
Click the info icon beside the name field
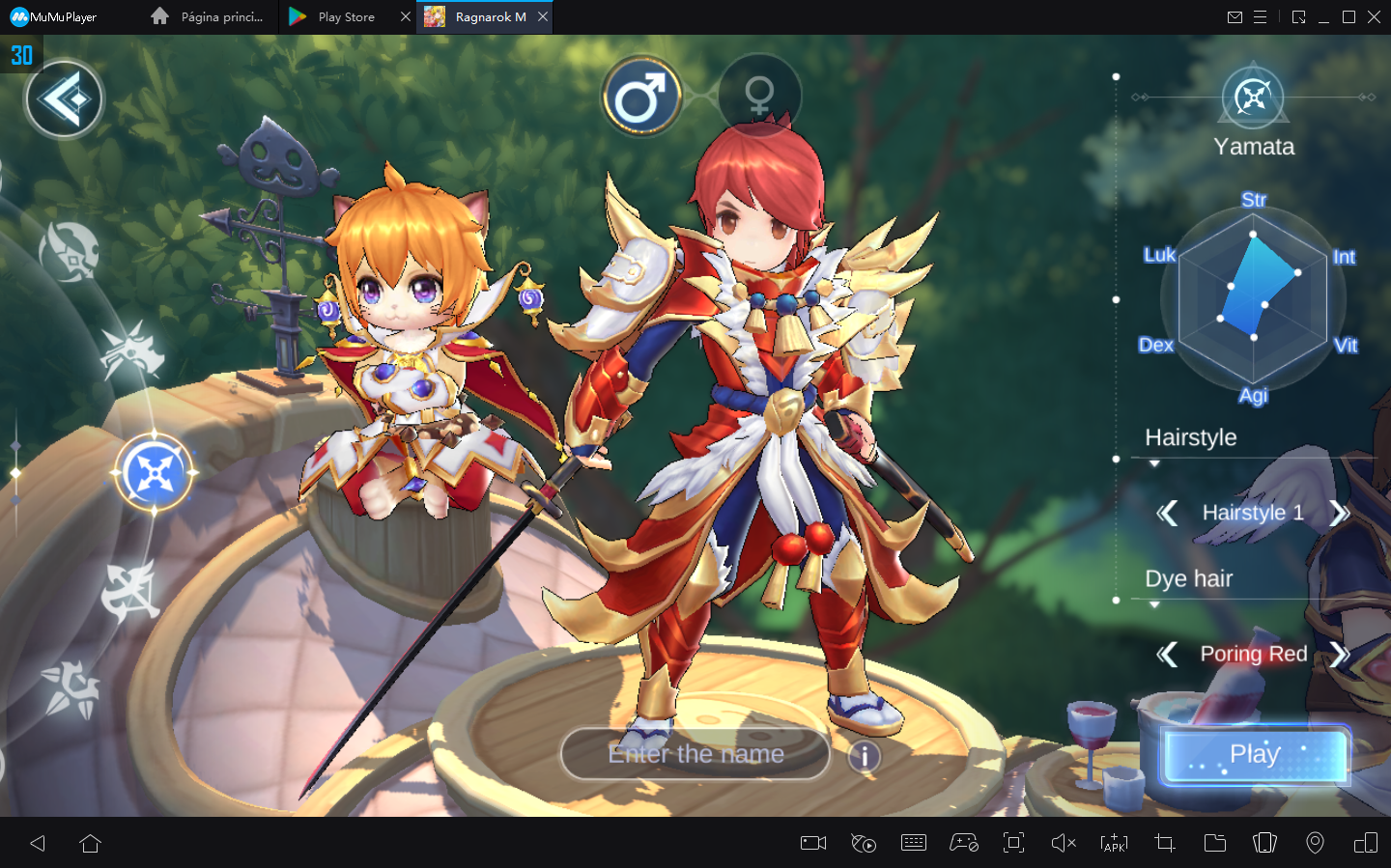(865, 757)
